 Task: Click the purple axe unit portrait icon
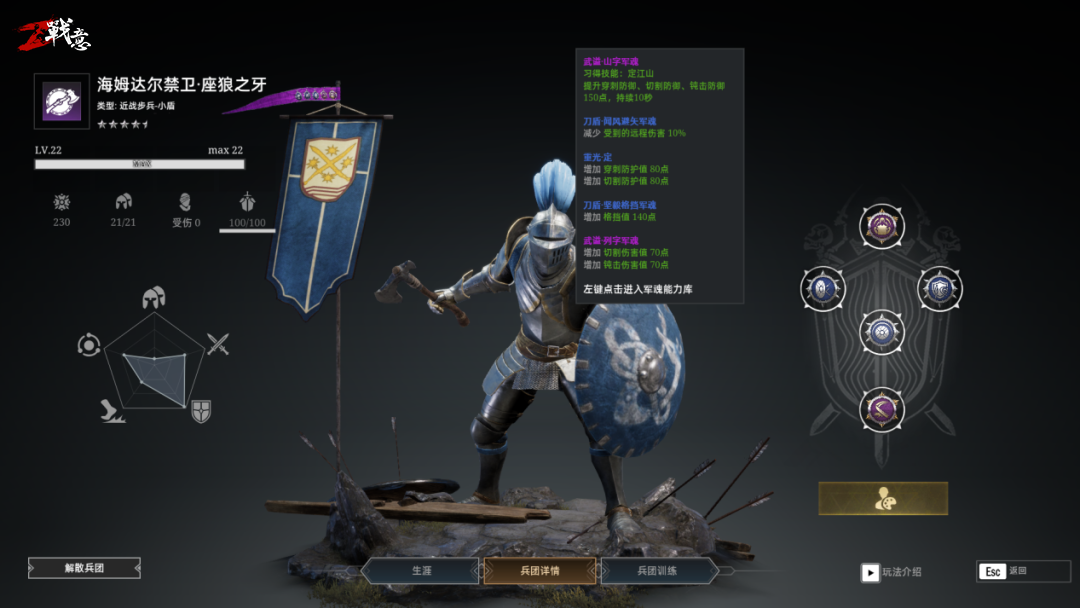point(62,102)
